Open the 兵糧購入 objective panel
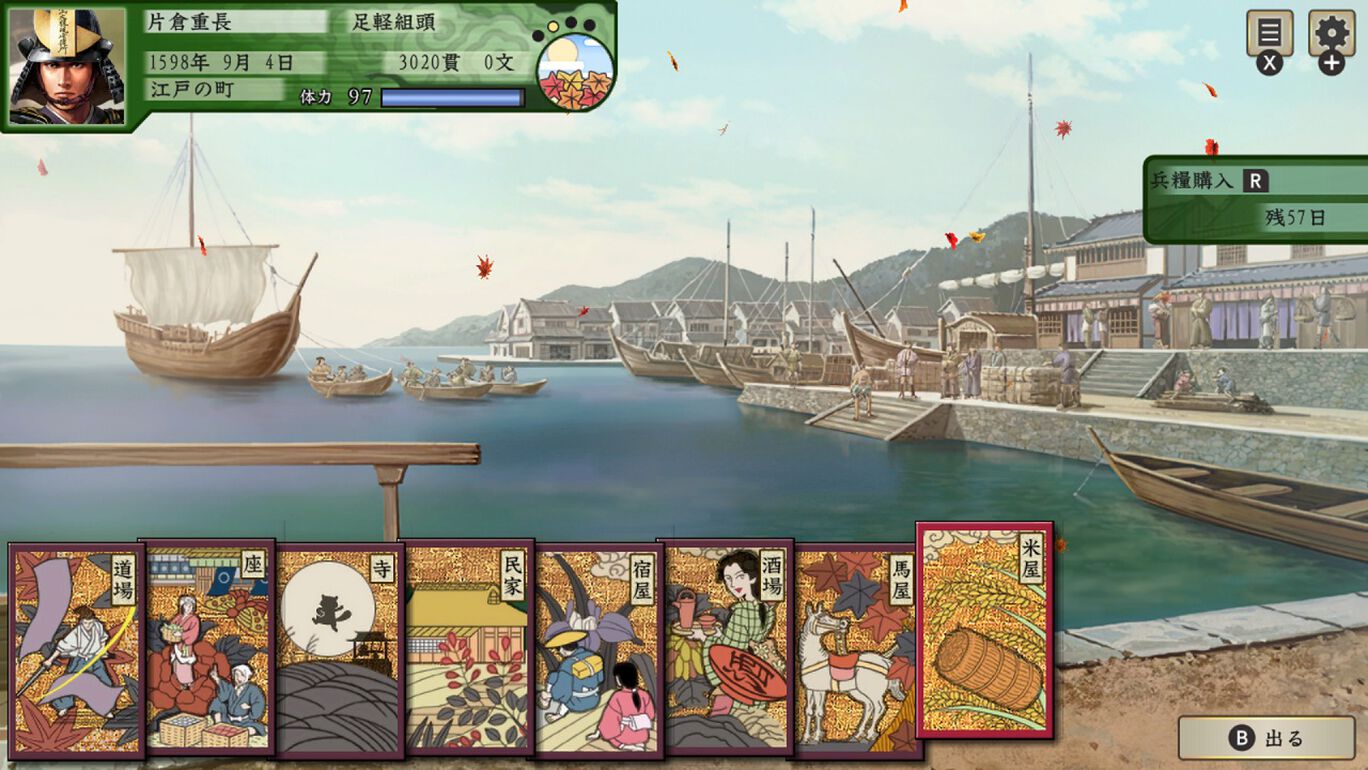Viewport: 1368px width, 770px height. (x=1256, y=199)
